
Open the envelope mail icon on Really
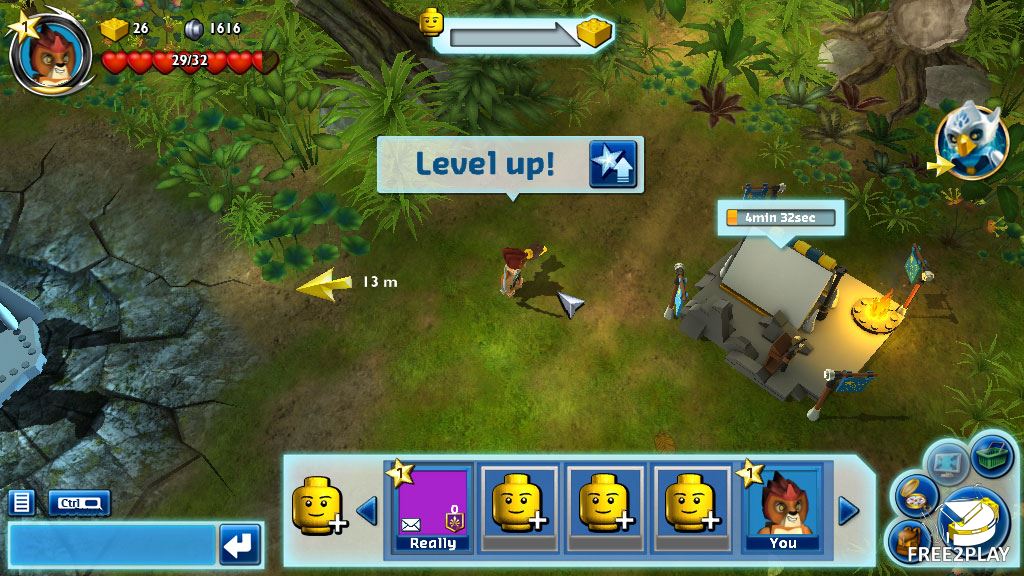(411, 524)
